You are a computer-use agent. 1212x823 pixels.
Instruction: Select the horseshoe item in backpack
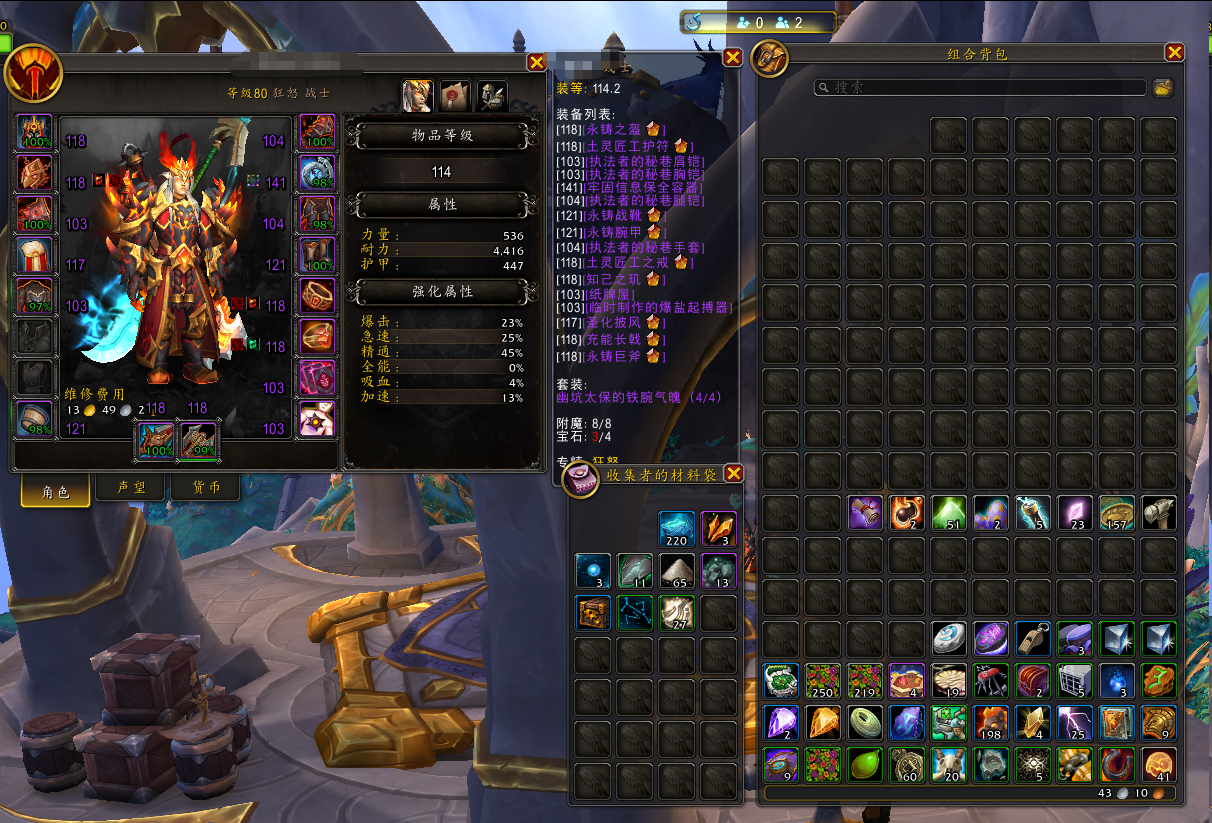click(1117, 764)
